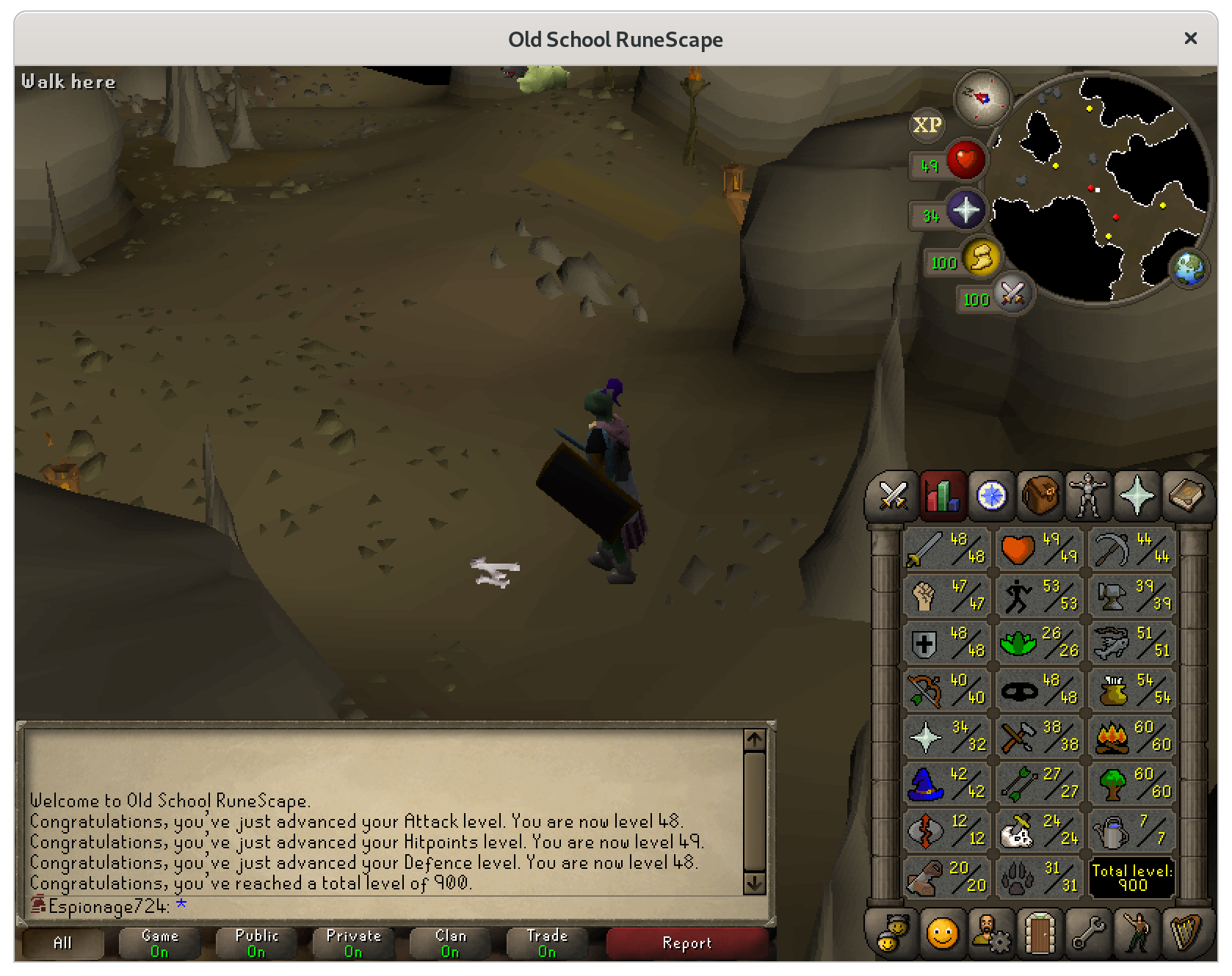The width and height of the screenshot is (1232, 976).
Task: Close the Old School RuneScape window
Action: [x=1190, y=38]
